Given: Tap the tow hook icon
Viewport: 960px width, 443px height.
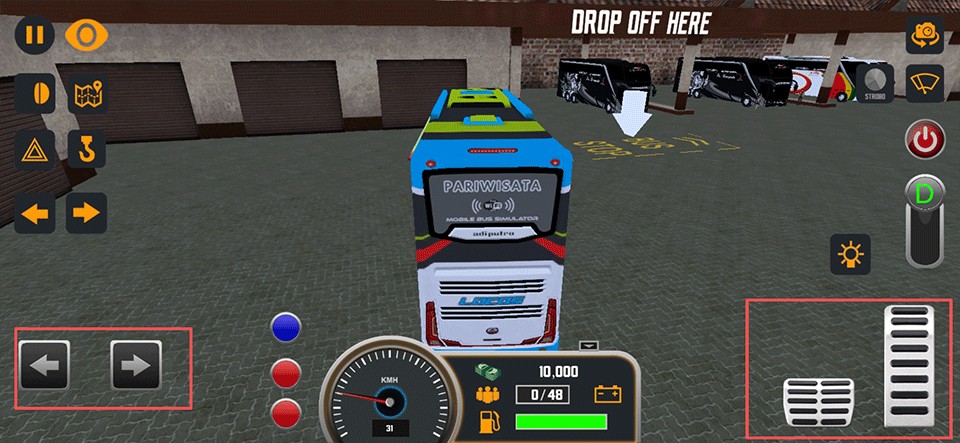Looking at the screenshot, I should pos(87,152).
